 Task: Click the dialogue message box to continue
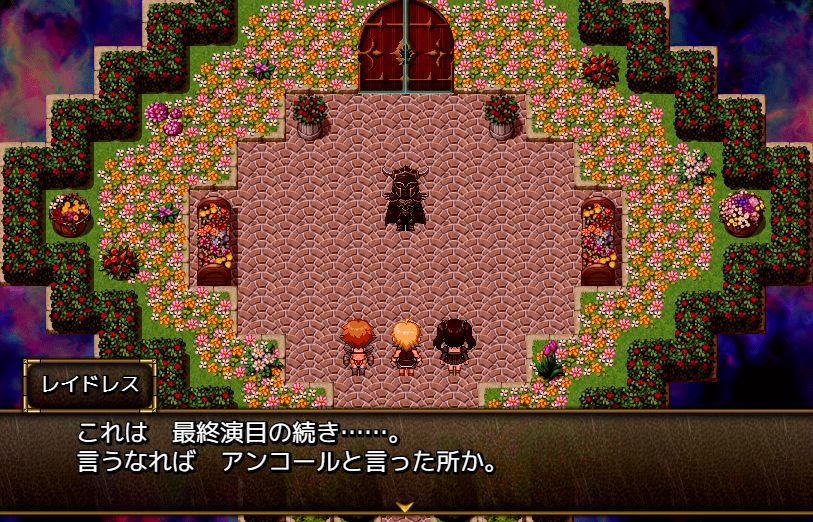coord(406,455)
